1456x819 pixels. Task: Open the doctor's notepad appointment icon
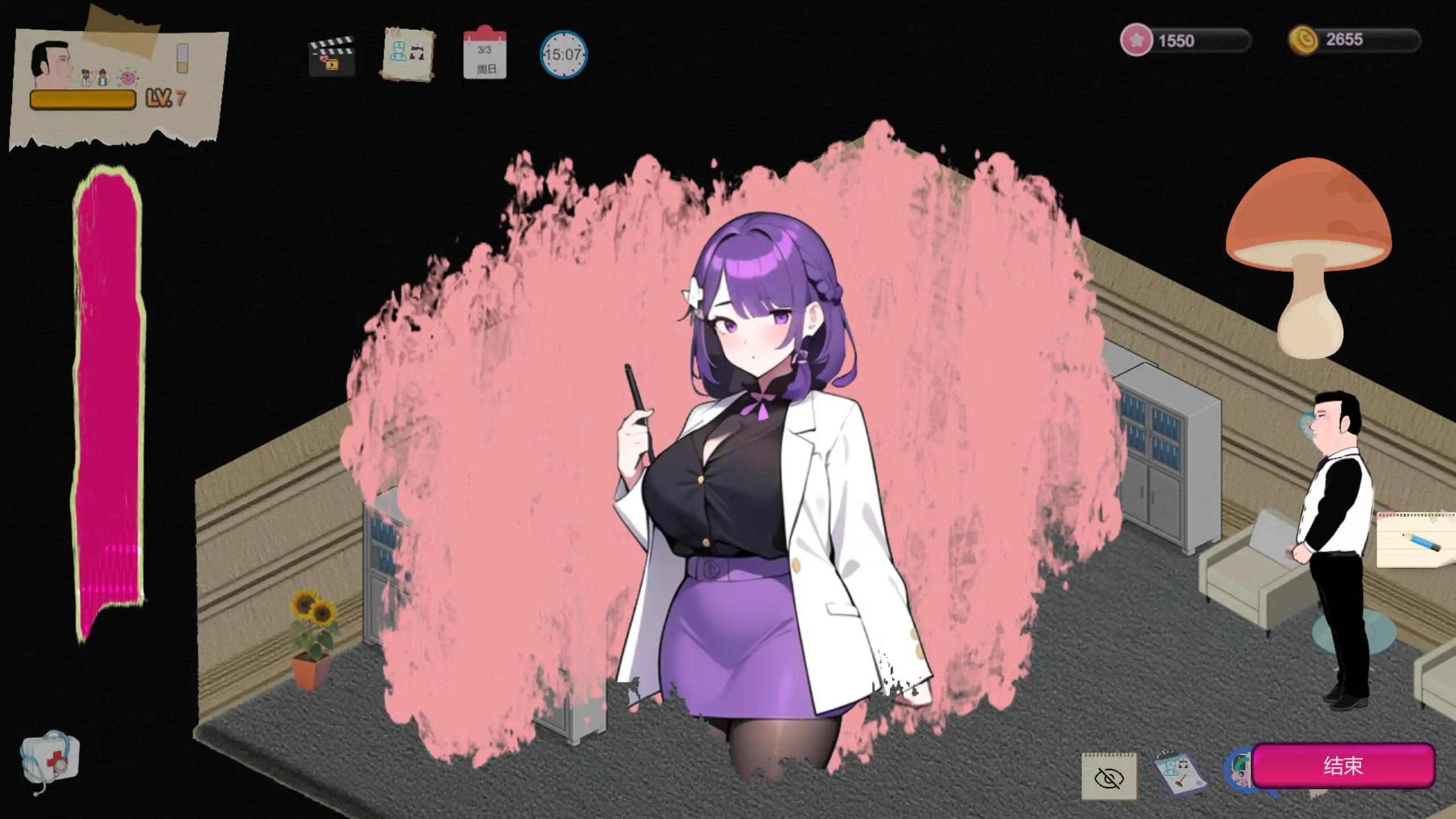(x=409, y=55)
